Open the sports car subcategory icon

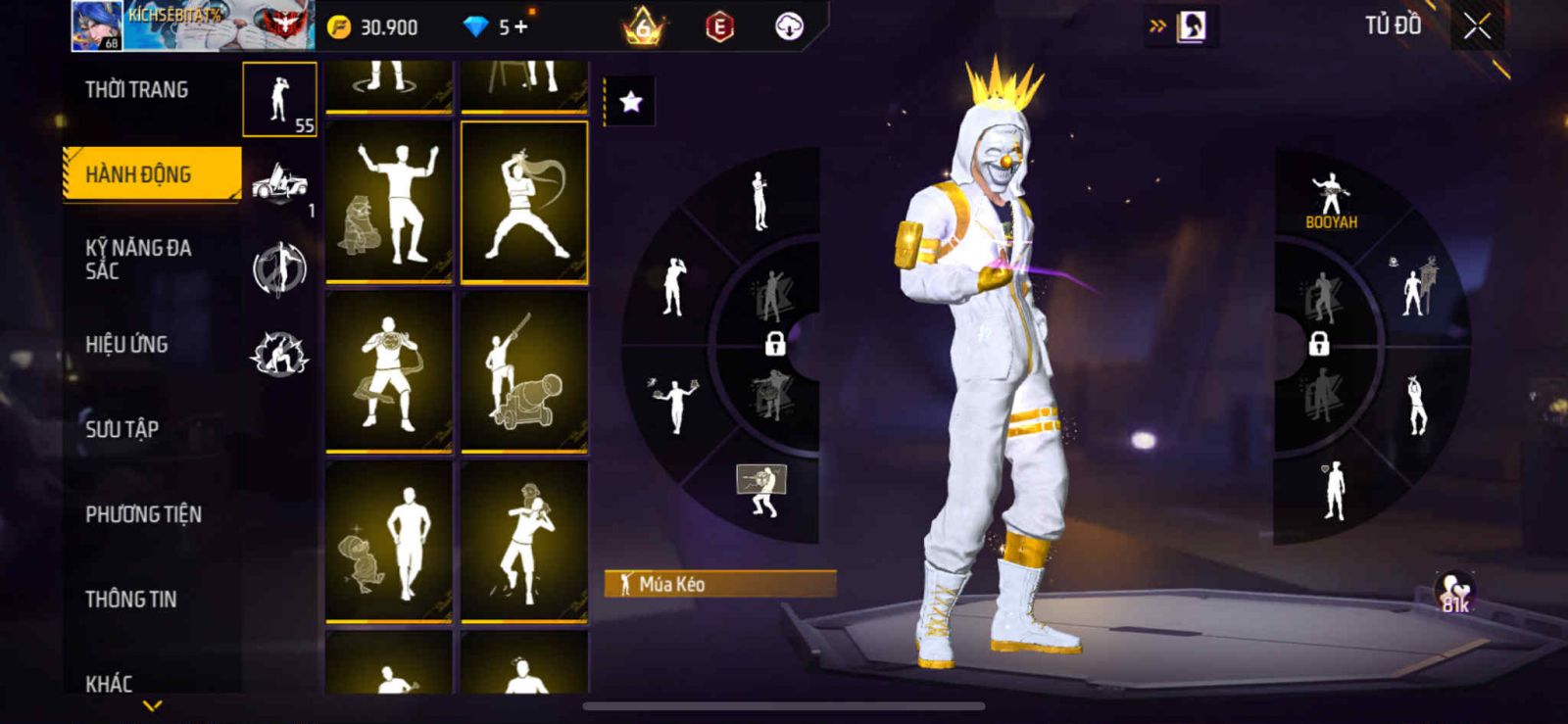tap(279, 183)
